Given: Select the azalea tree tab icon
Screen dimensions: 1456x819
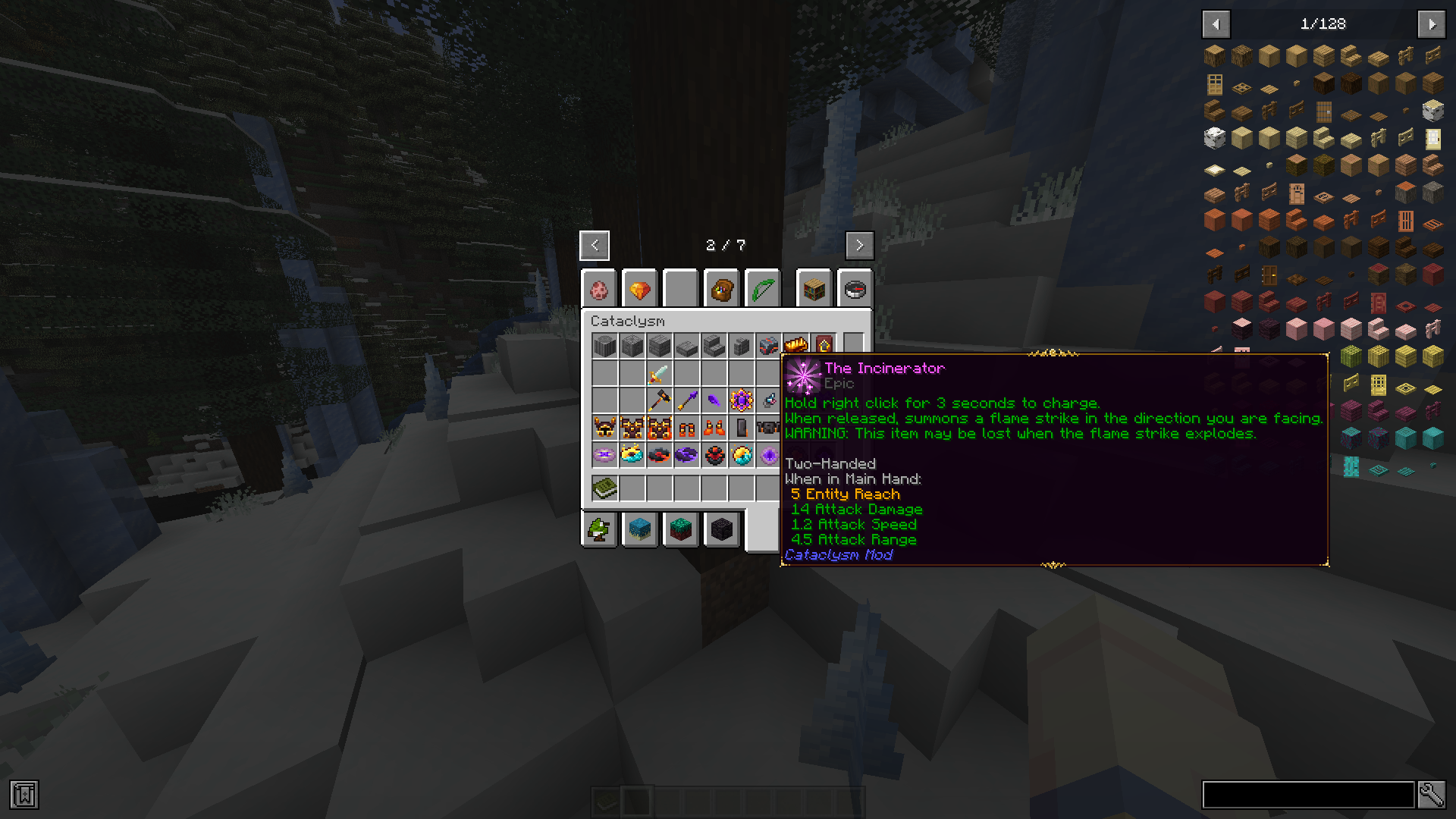Looking at the screenshot, I should (x=599, y=529).
